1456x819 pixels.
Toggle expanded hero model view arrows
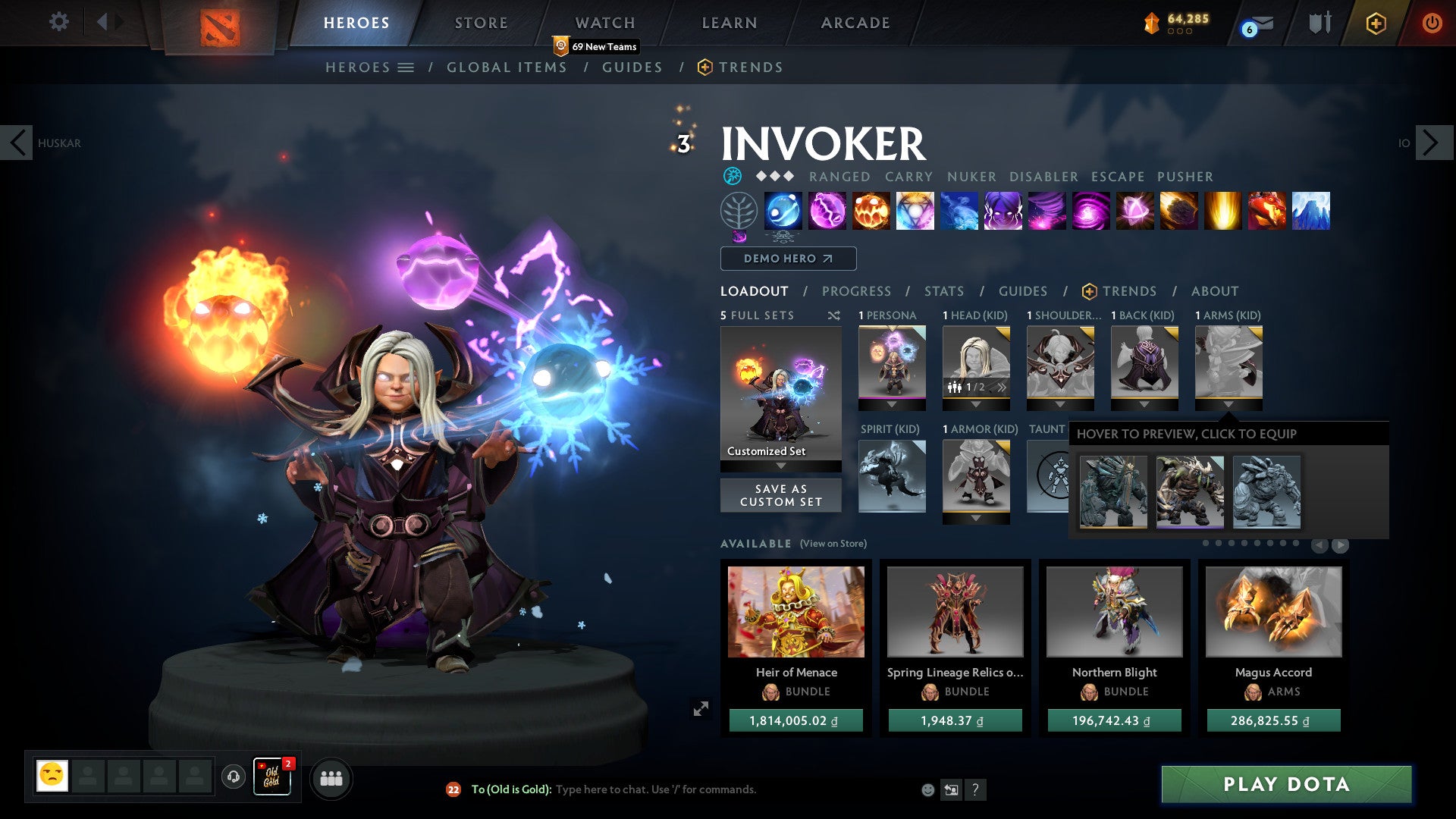point(702,708)
